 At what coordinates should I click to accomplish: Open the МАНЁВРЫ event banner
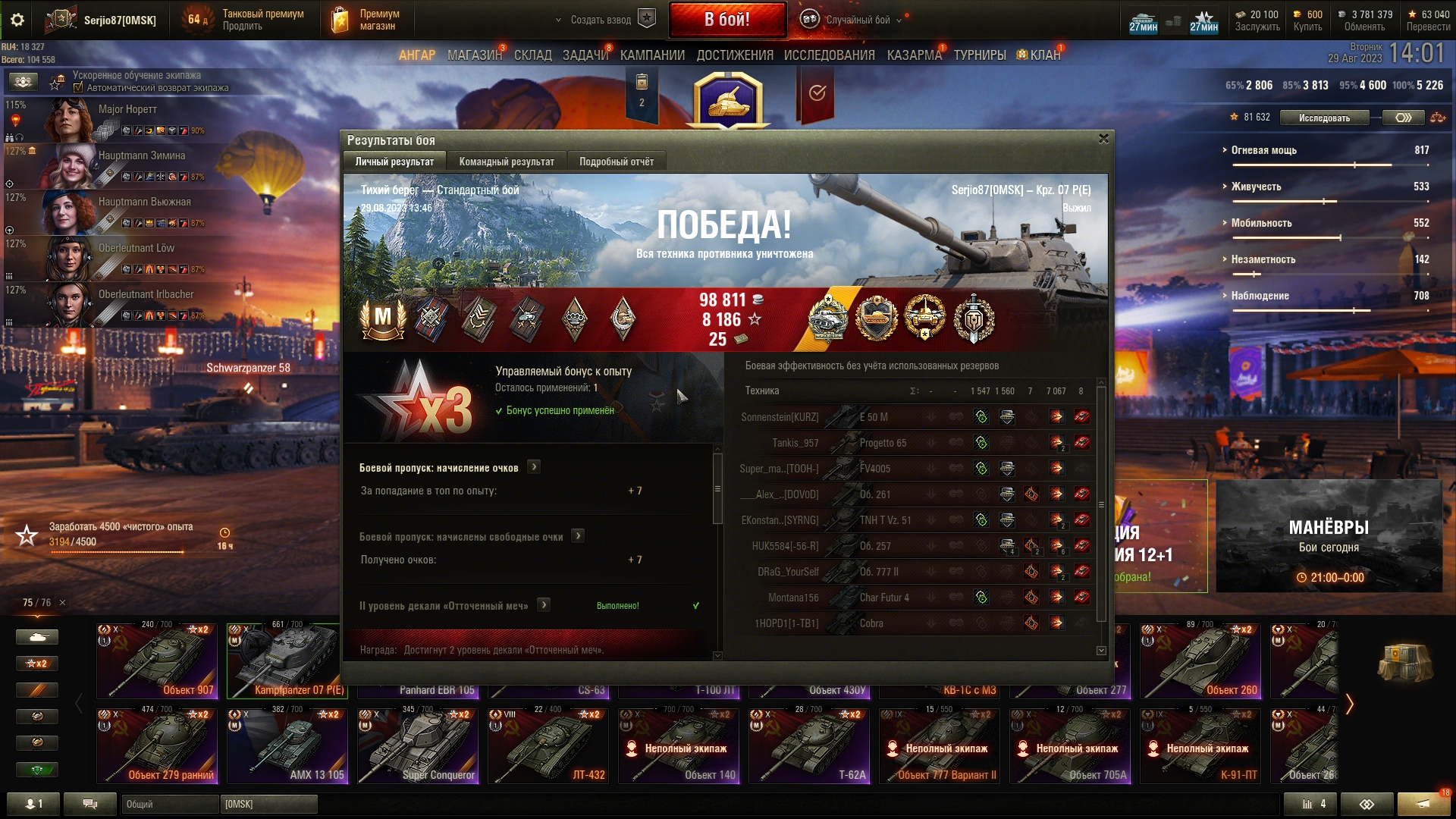(x=1329, y=536)
